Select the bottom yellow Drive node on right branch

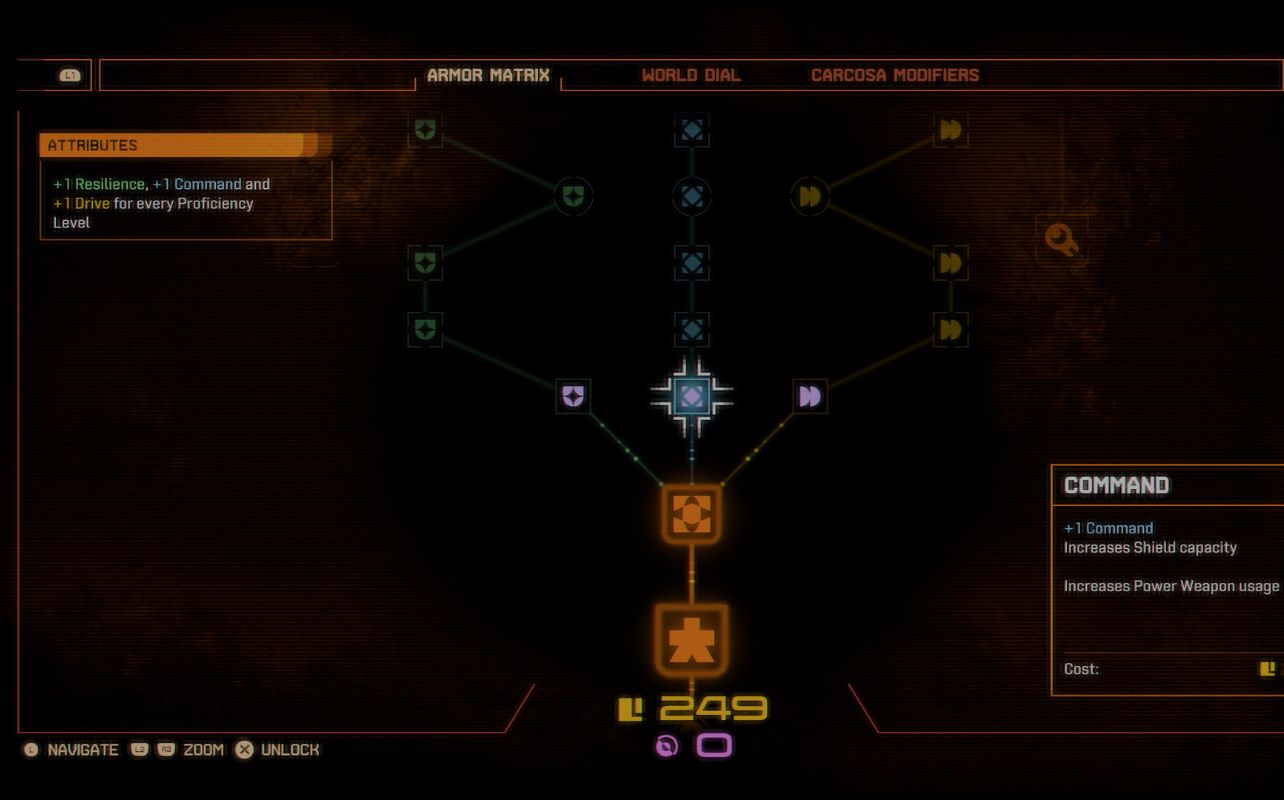click(x=951, y=330)
